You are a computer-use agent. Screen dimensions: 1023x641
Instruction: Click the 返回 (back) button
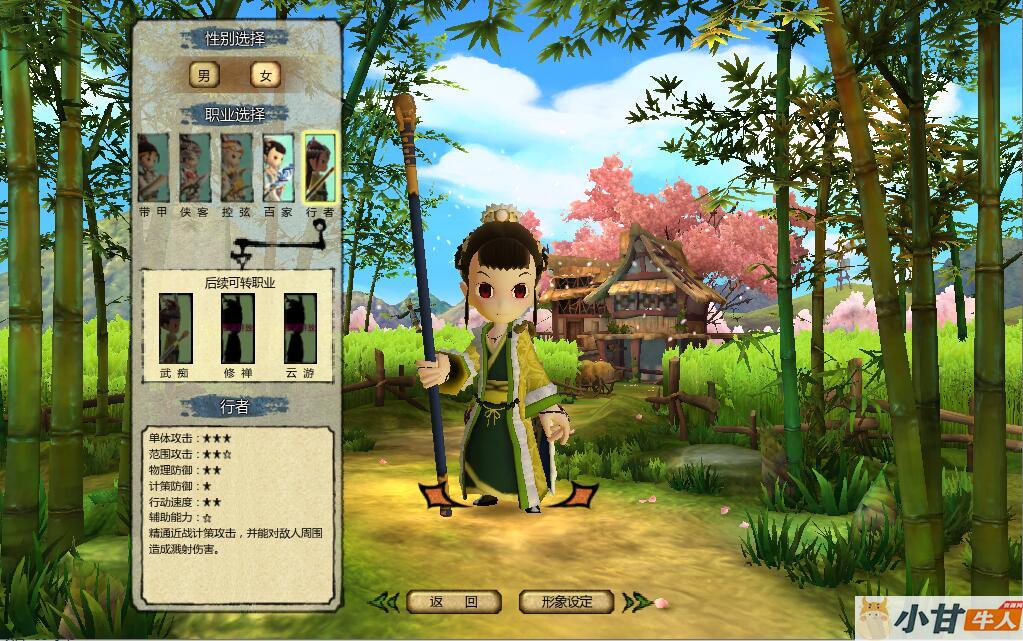pyautogui.click(x=453, y=602)
